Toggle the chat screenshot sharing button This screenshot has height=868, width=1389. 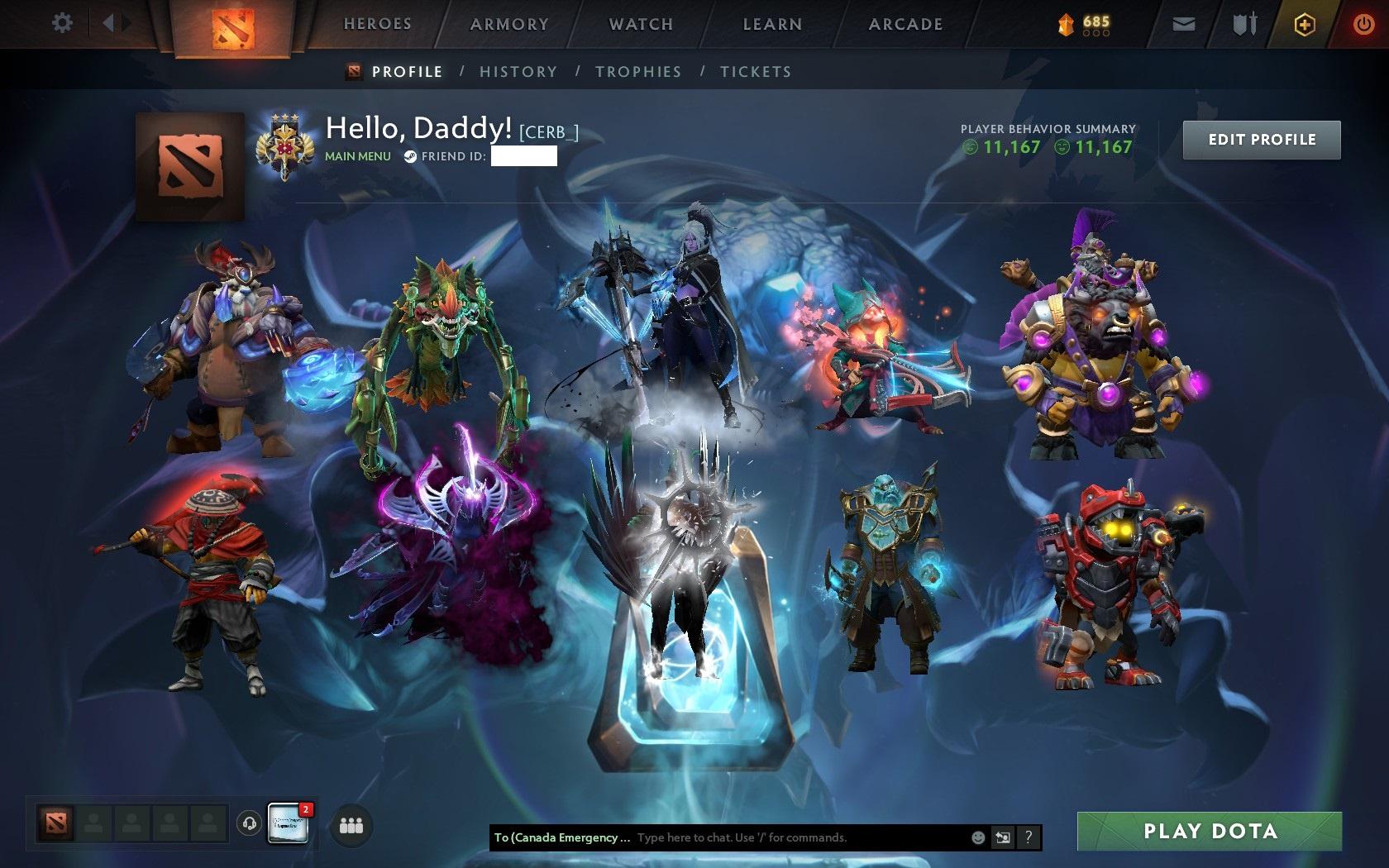pyautogui.click(x=1004, y=837)
